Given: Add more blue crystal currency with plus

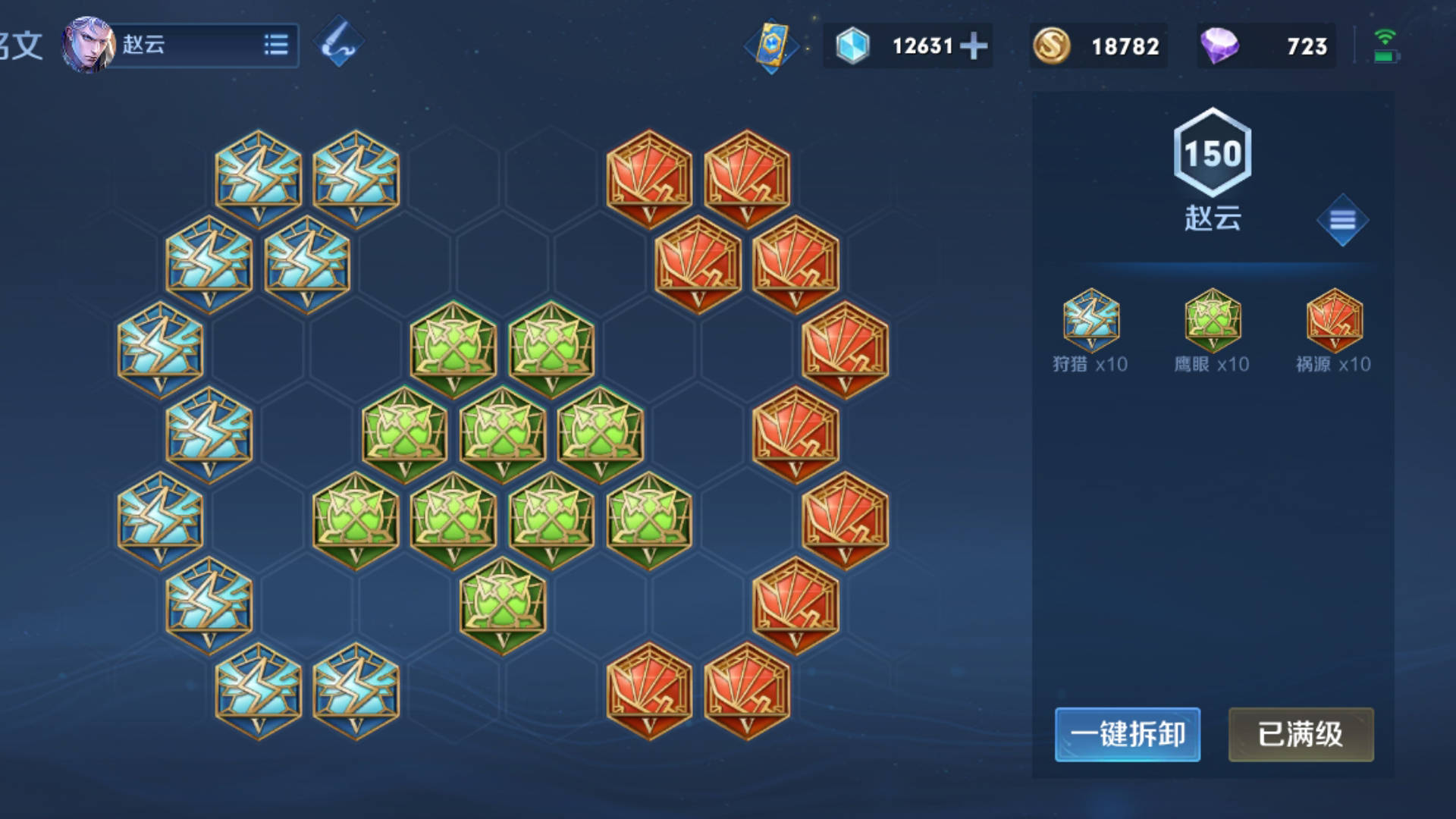Looking at the screenshot, I should coord(974,46).
